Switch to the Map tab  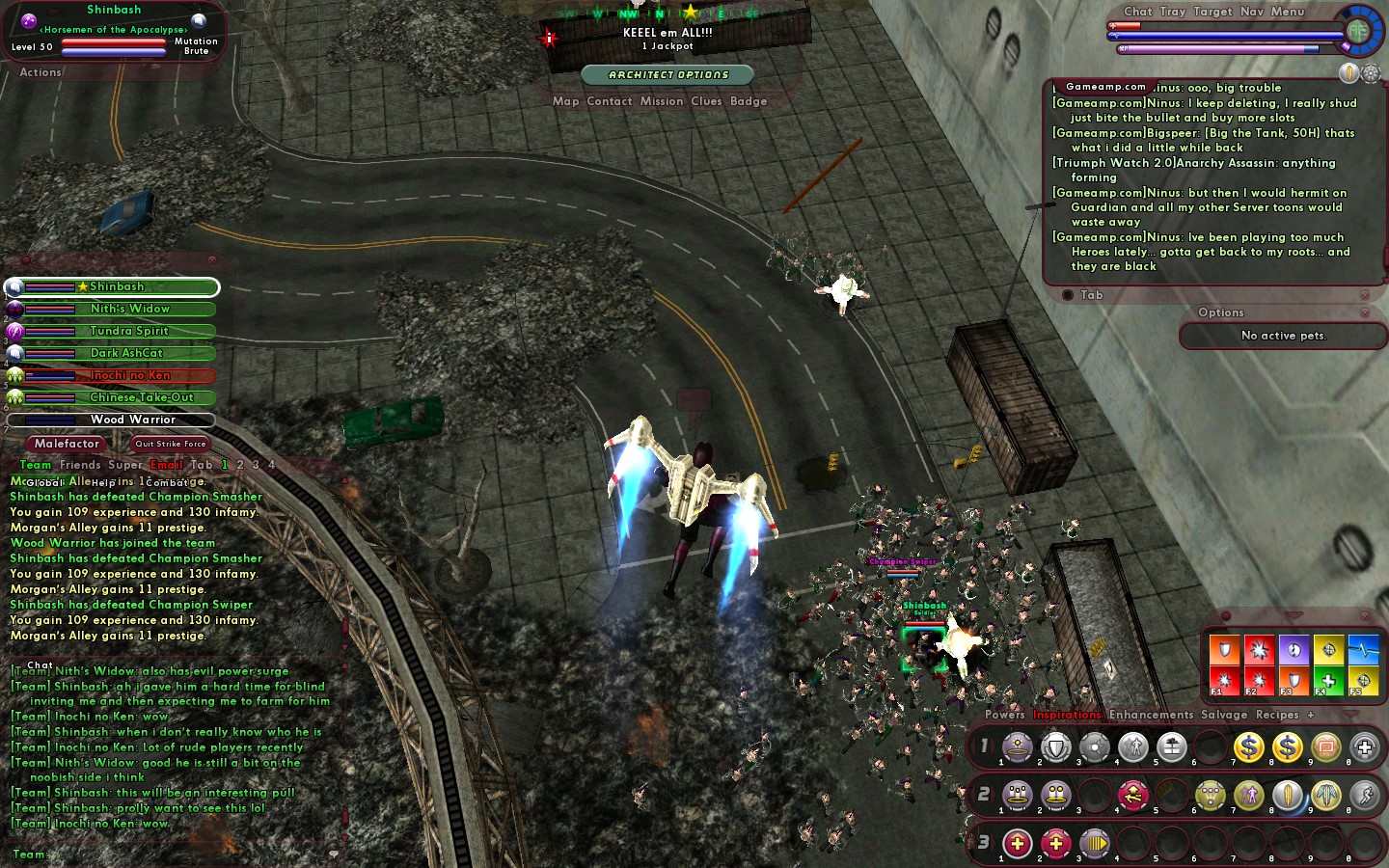(x=565, y=101)
